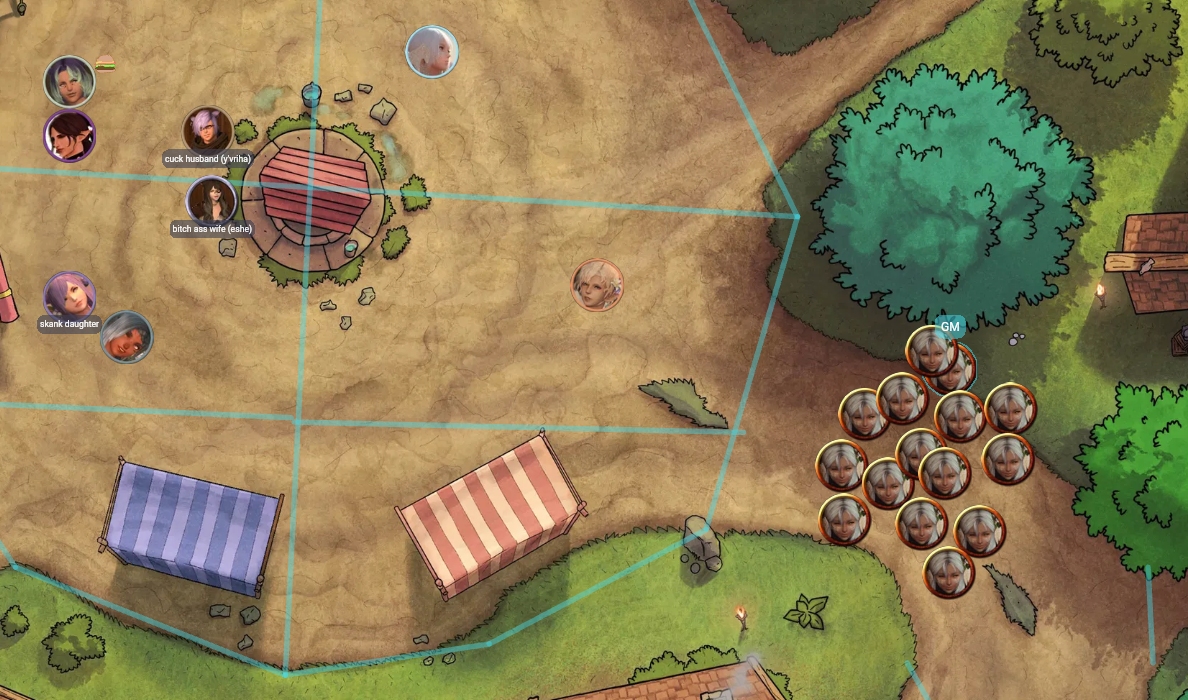This screenshot has width=1188, height=700.
Task: Click the burger status icon
Action: click(105, 65)
